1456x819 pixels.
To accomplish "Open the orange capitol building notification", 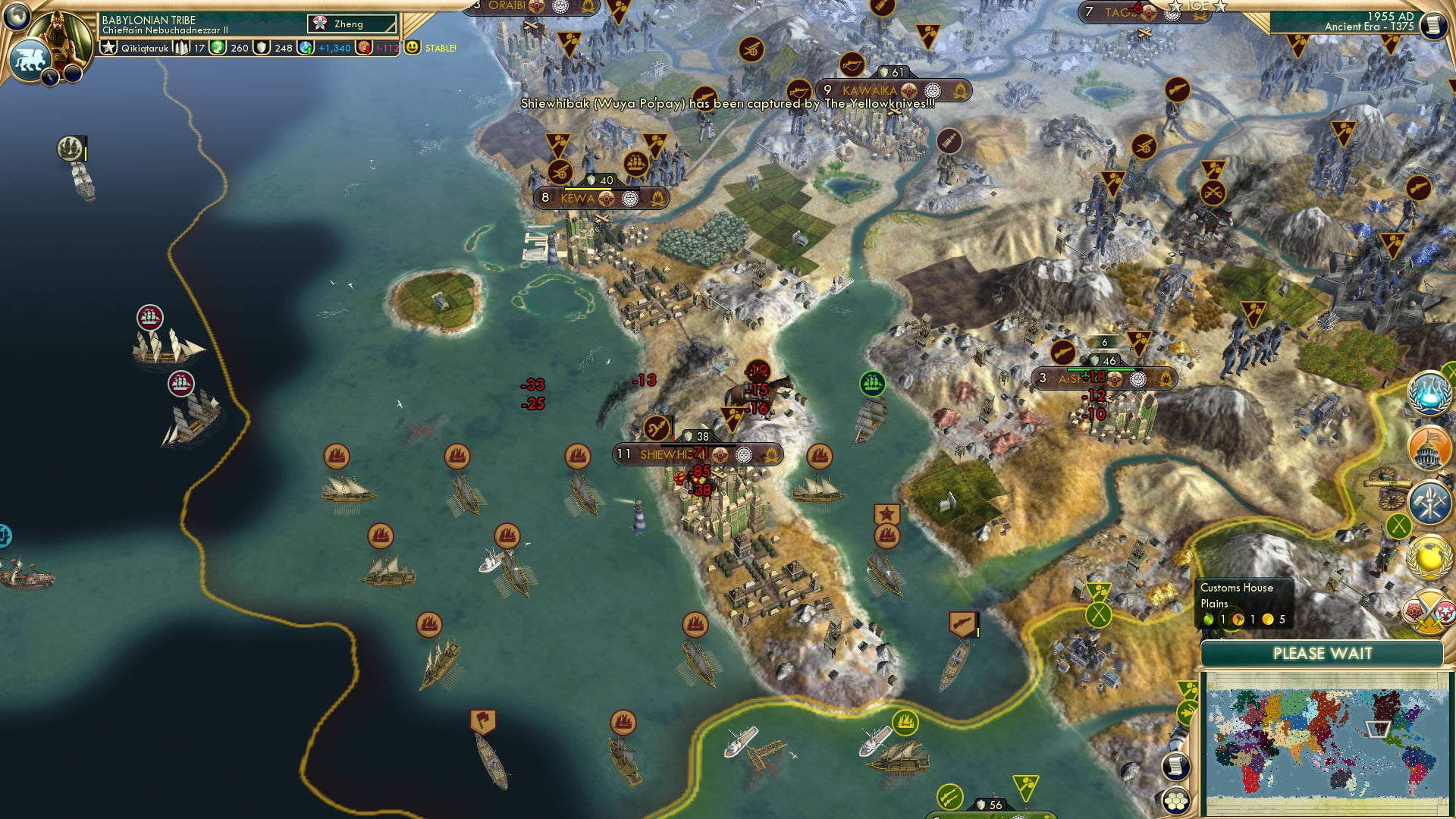I will (x=1429, y=447).
